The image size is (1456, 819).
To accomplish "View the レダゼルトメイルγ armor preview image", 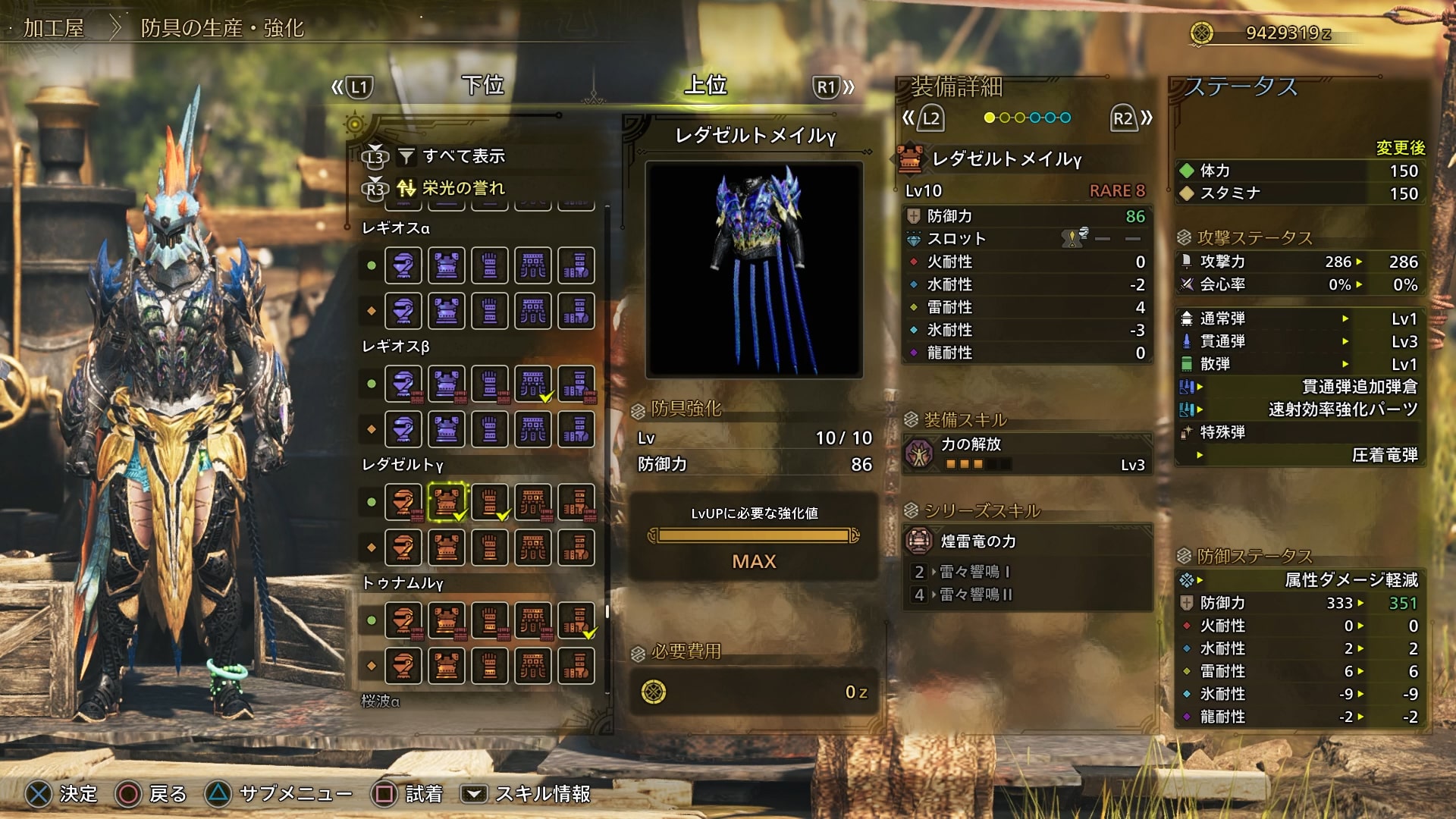I will point(754,270).
